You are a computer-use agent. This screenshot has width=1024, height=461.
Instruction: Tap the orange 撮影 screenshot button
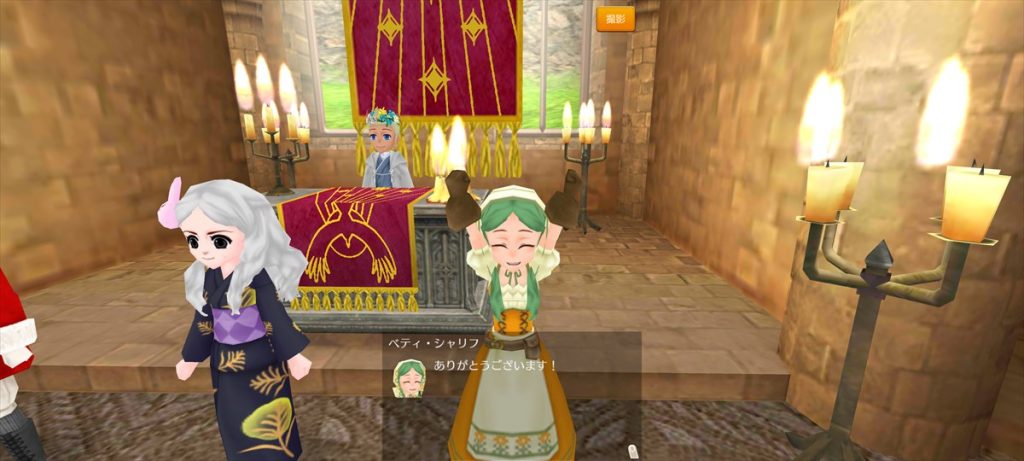pos(615,19)
